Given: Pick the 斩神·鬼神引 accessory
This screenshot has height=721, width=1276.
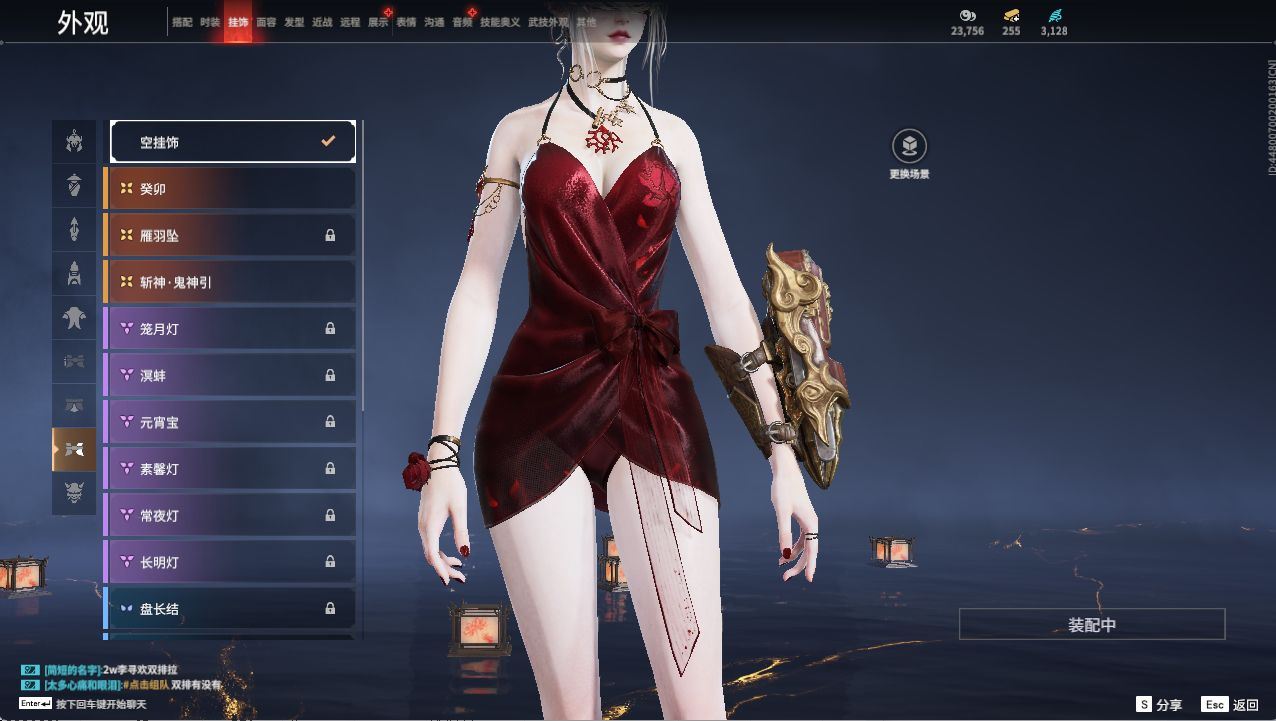Looking at the screenshot, I should (230, 282).
